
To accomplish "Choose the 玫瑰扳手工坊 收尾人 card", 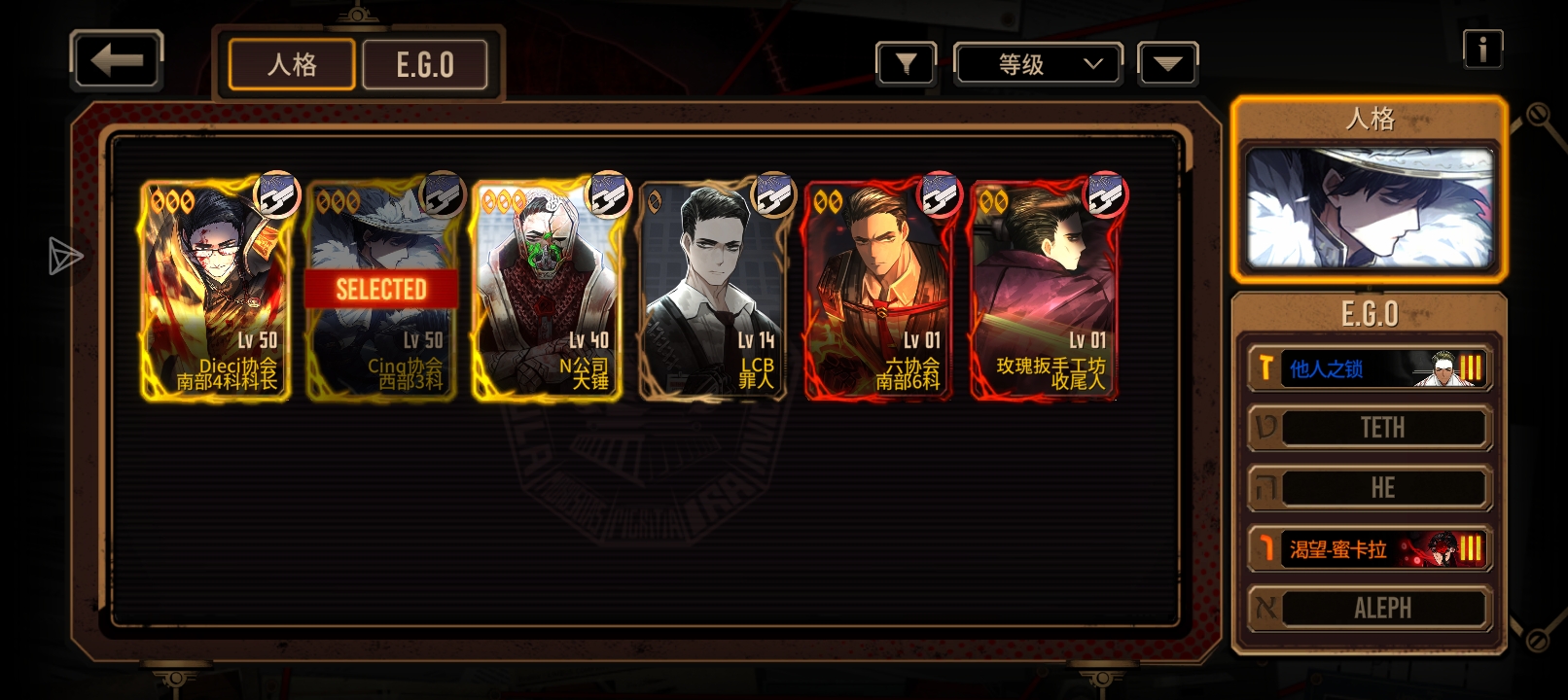I will click(x=1044, y=290).
